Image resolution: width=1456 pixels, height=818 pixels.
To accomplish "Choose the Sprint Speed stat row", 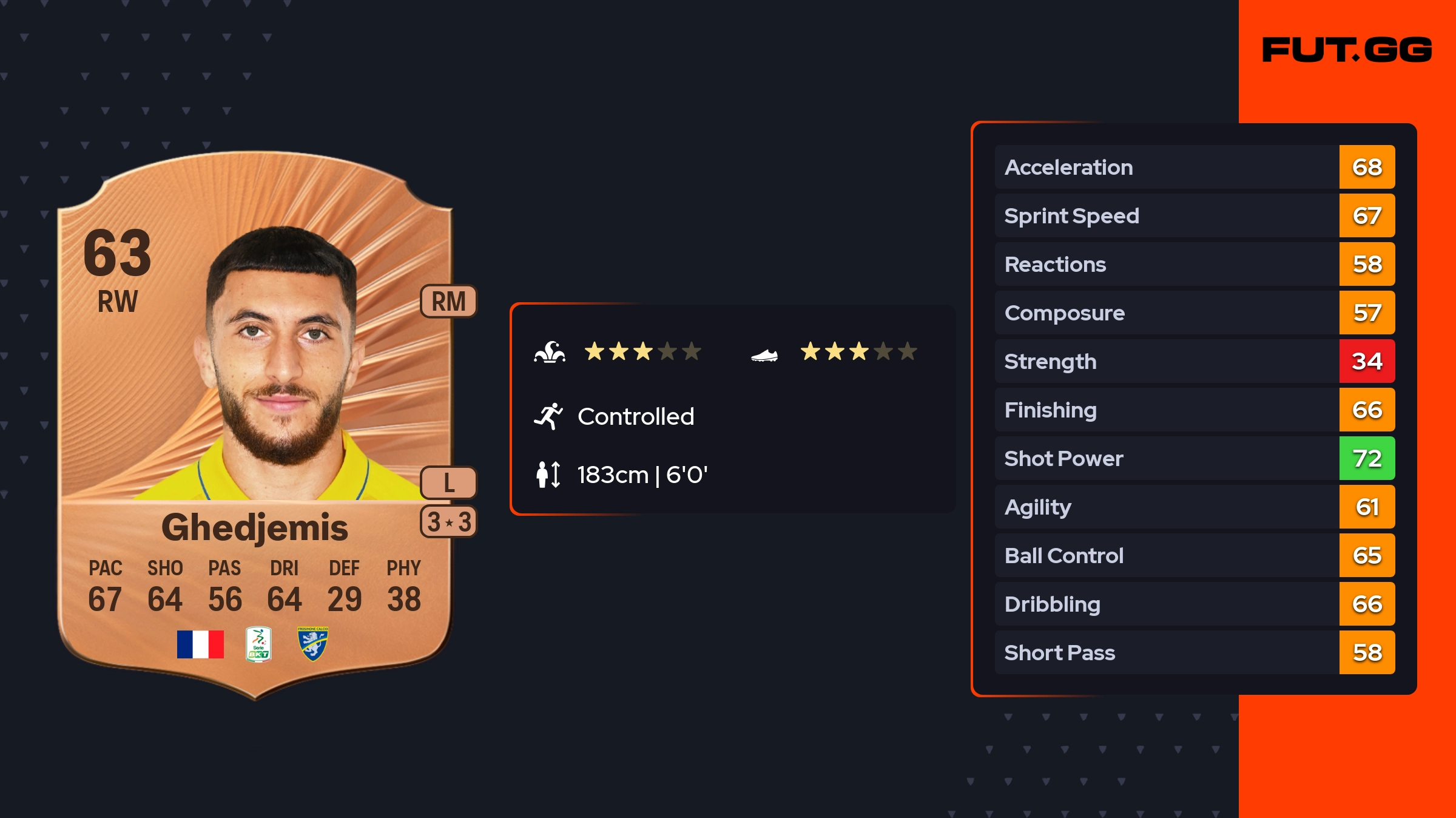I will (x=1194, y=216).
